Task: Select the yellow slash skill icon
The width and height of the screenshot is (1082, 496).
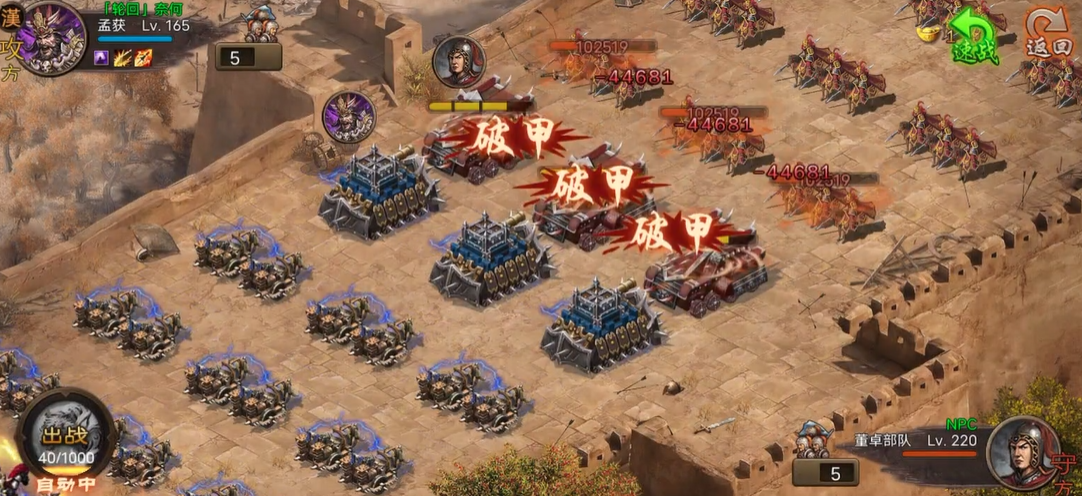Action: click(x=123, y=58)
